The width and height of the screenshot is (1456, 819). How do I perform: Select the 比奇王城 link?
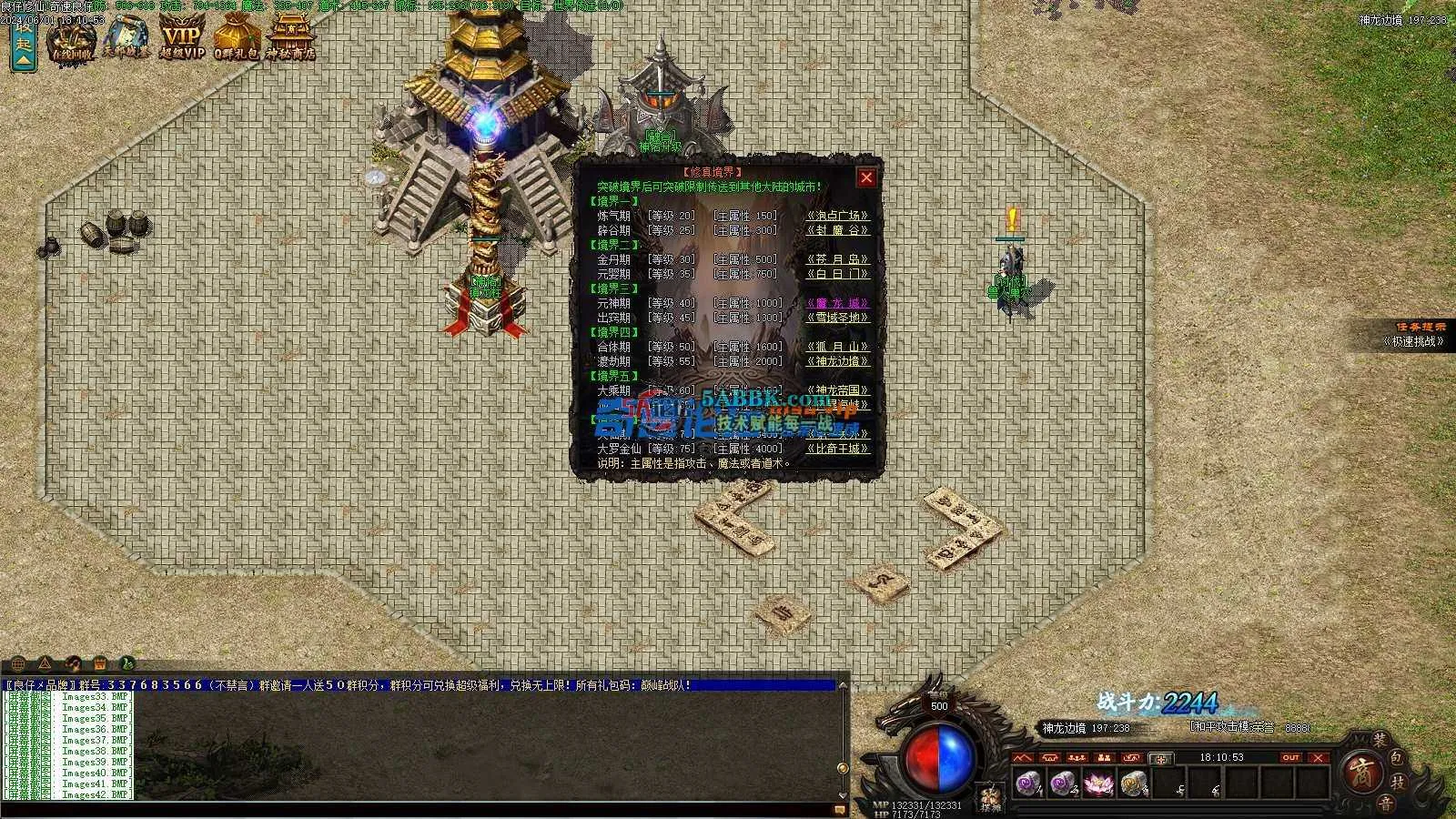click(x=837, y=449)
